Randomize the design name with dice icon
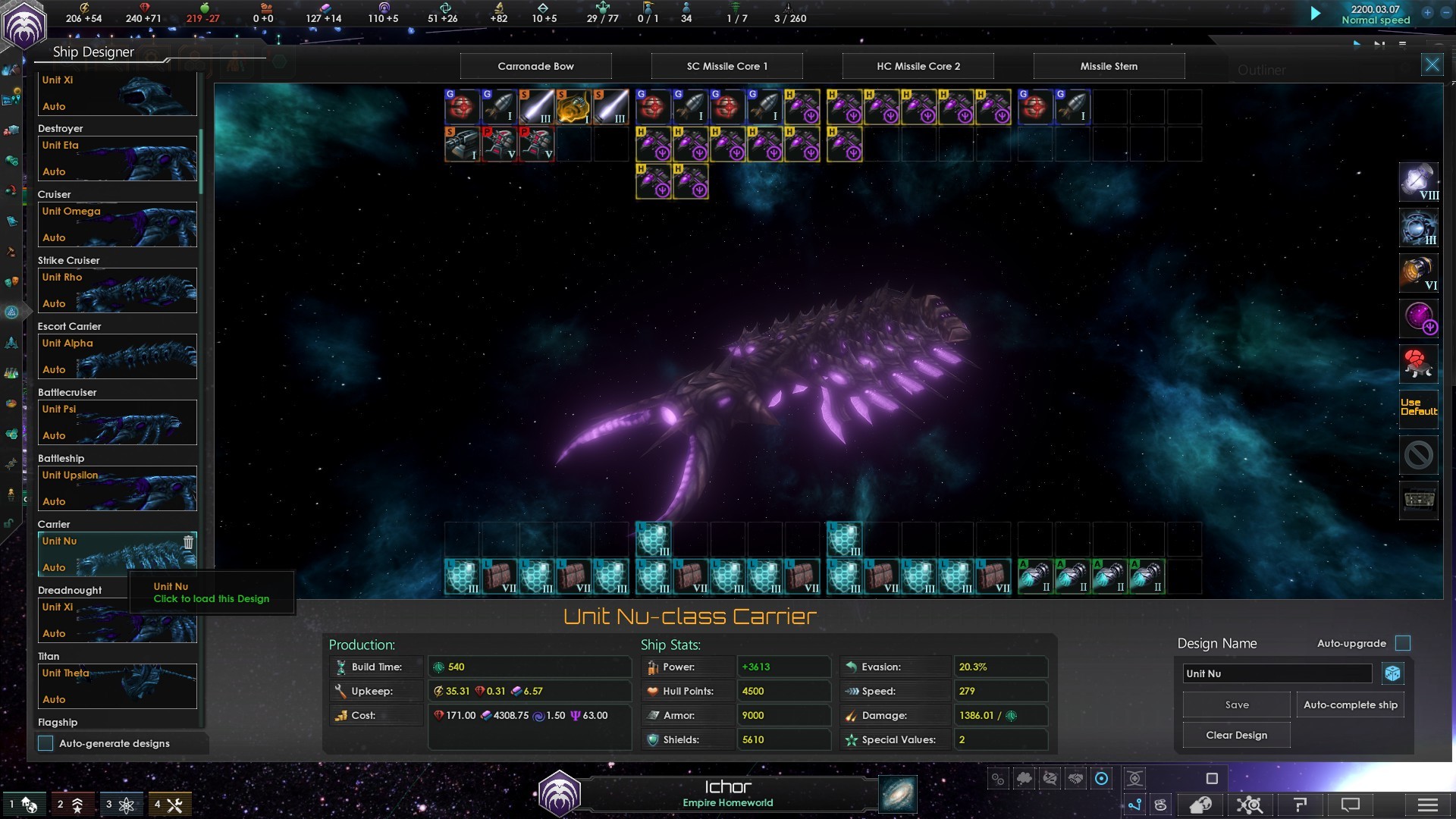This screenshot has height=819, width=1456. 1392,673
